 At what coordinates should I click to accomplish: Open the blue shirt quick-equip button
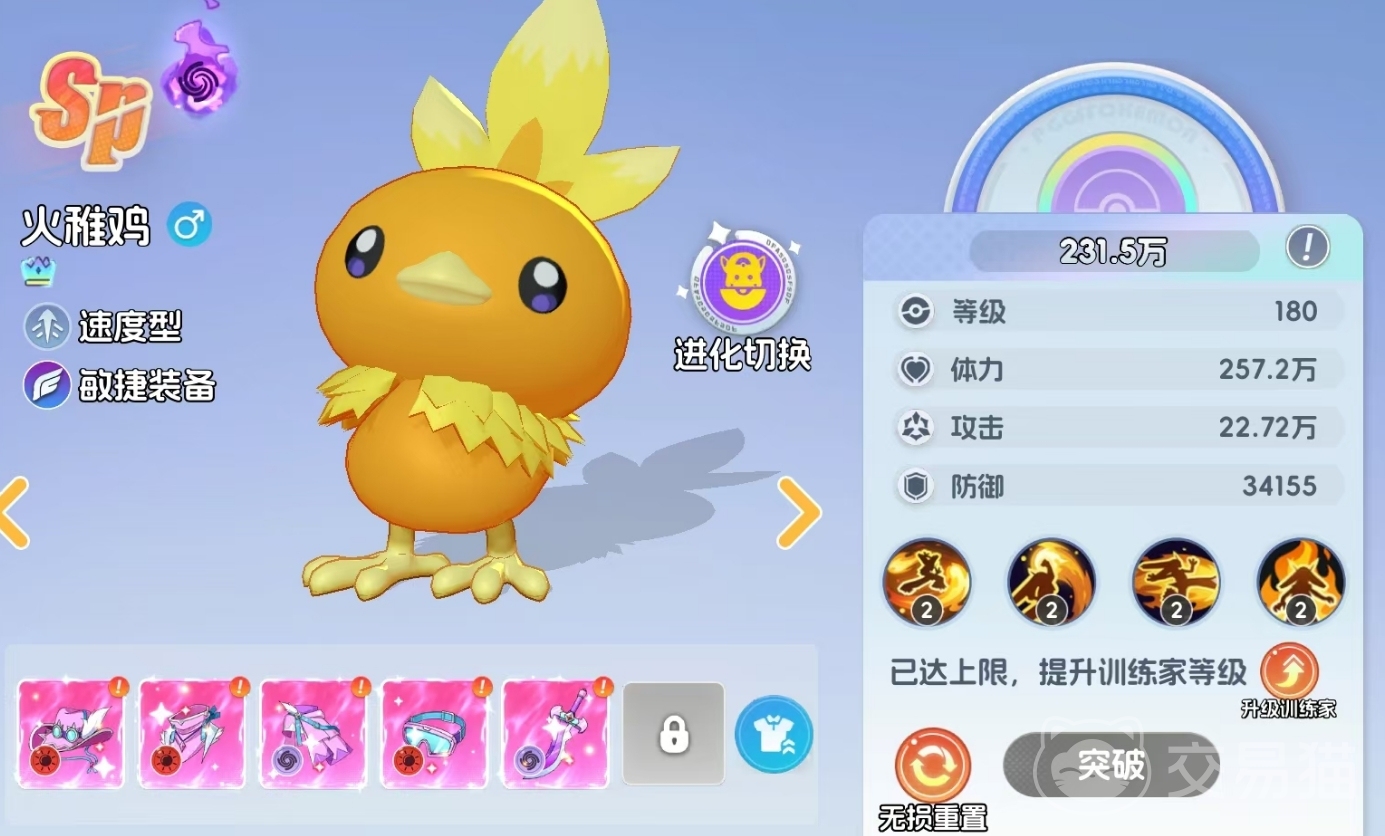click(x=773, y=733)
